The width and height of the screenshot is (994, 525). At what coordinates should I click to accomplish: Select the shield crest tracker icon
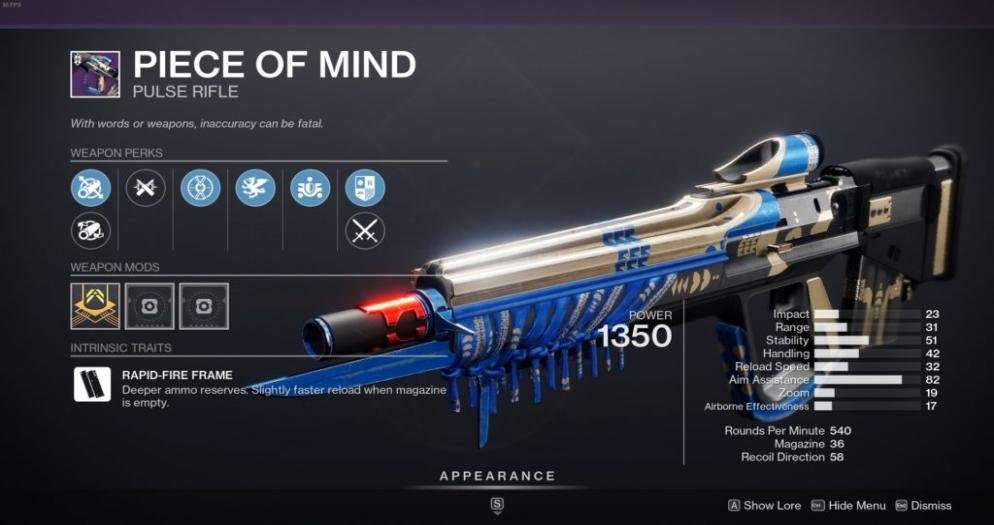365,187
